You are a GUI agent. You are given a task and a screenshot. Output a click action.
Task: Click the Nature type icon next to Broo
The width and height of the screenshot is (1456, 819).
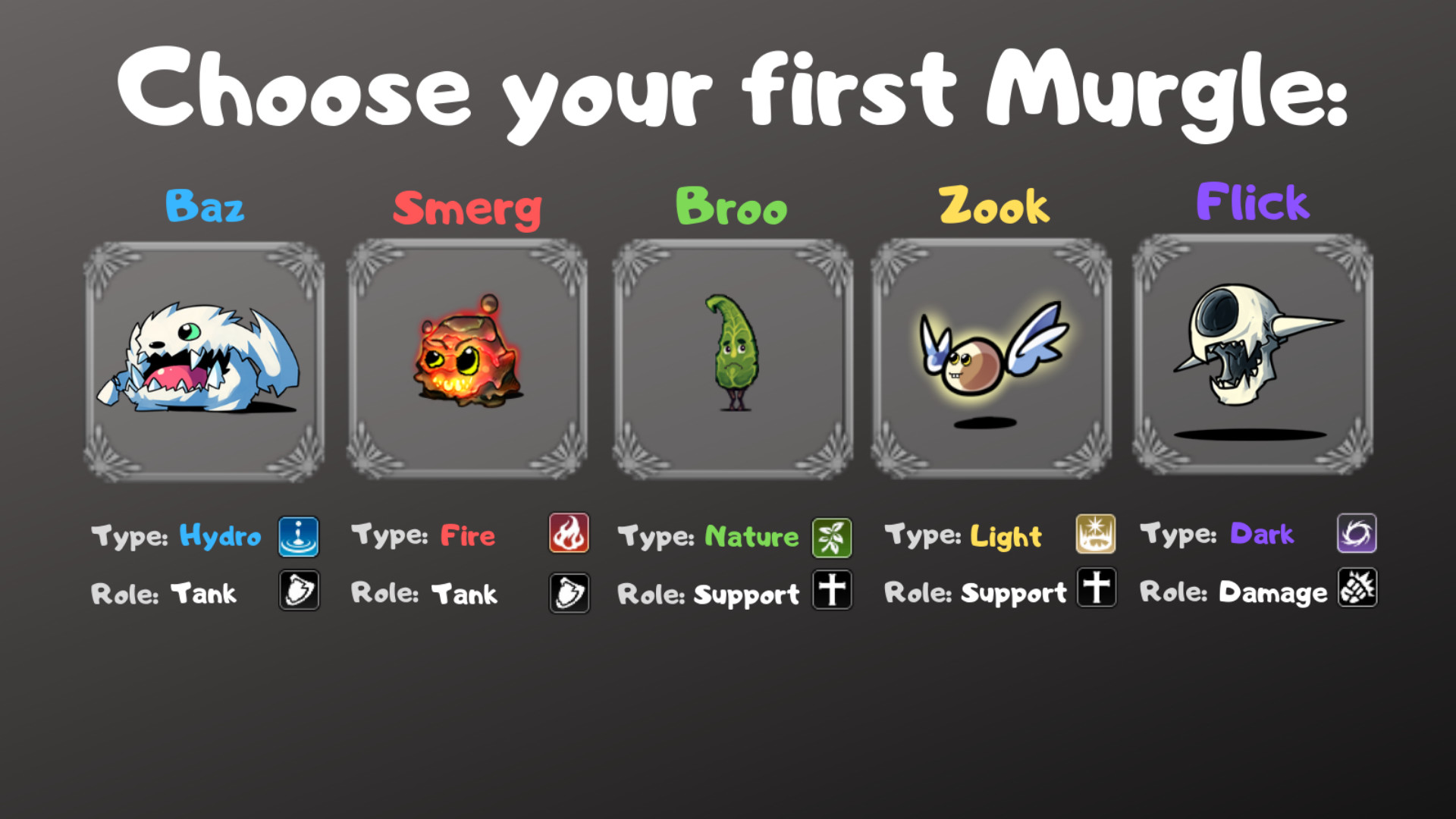[x=832, y=536]
